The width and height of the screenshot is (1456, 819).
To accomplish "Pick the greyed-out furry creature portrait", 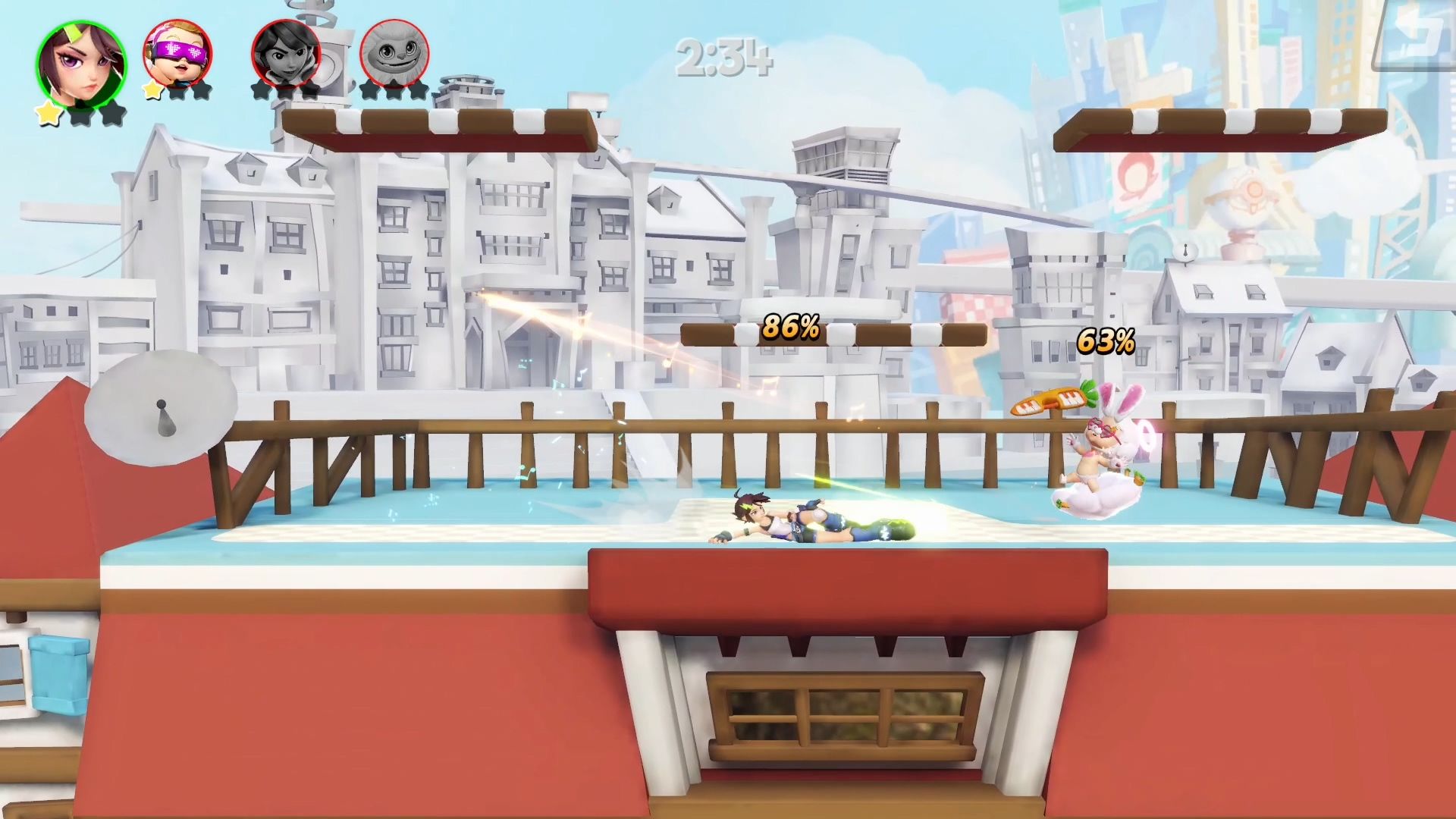I will pyautogui.click(x=394, y=53).
